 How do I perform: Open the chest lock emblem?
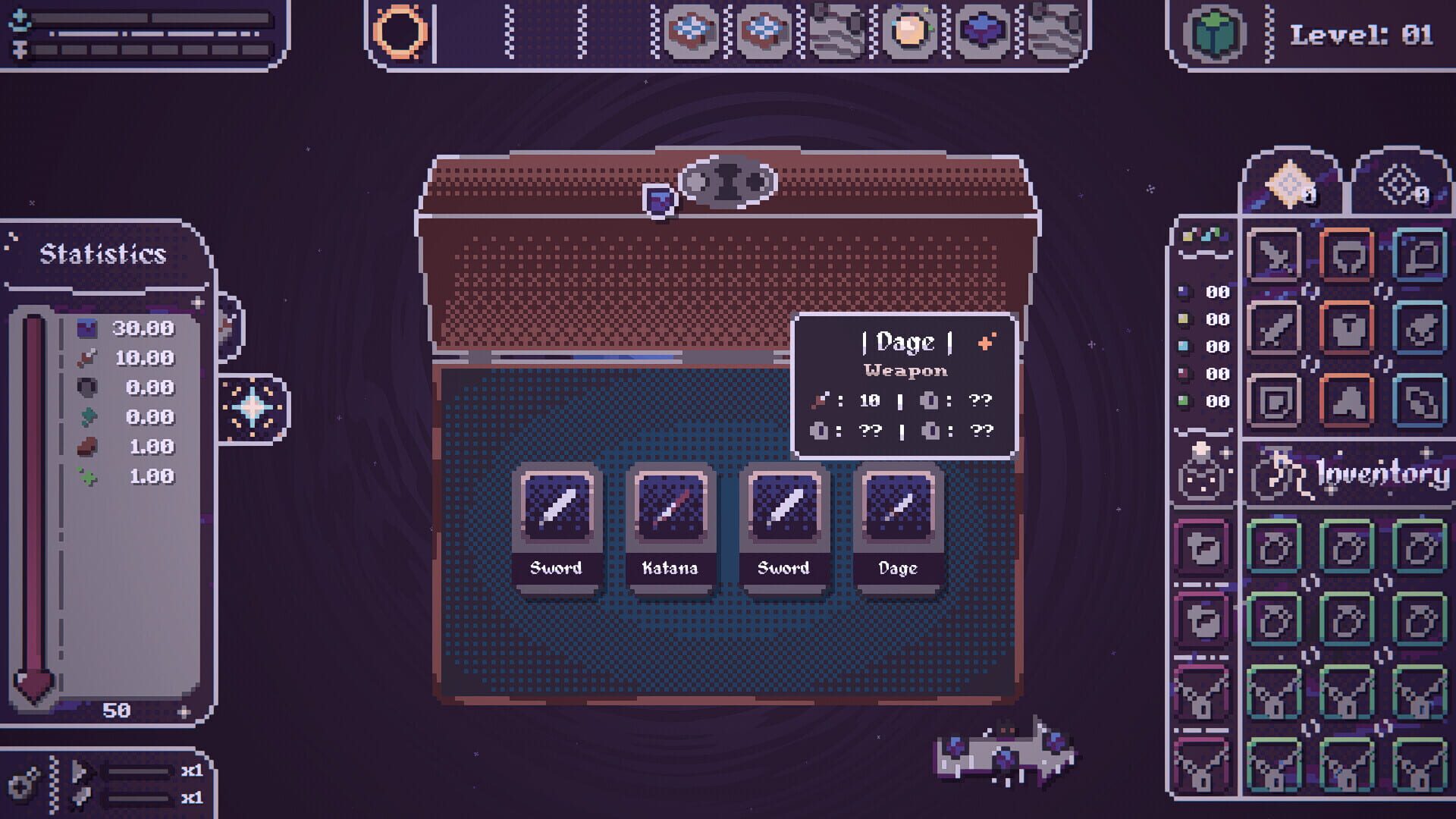point(728,182)
